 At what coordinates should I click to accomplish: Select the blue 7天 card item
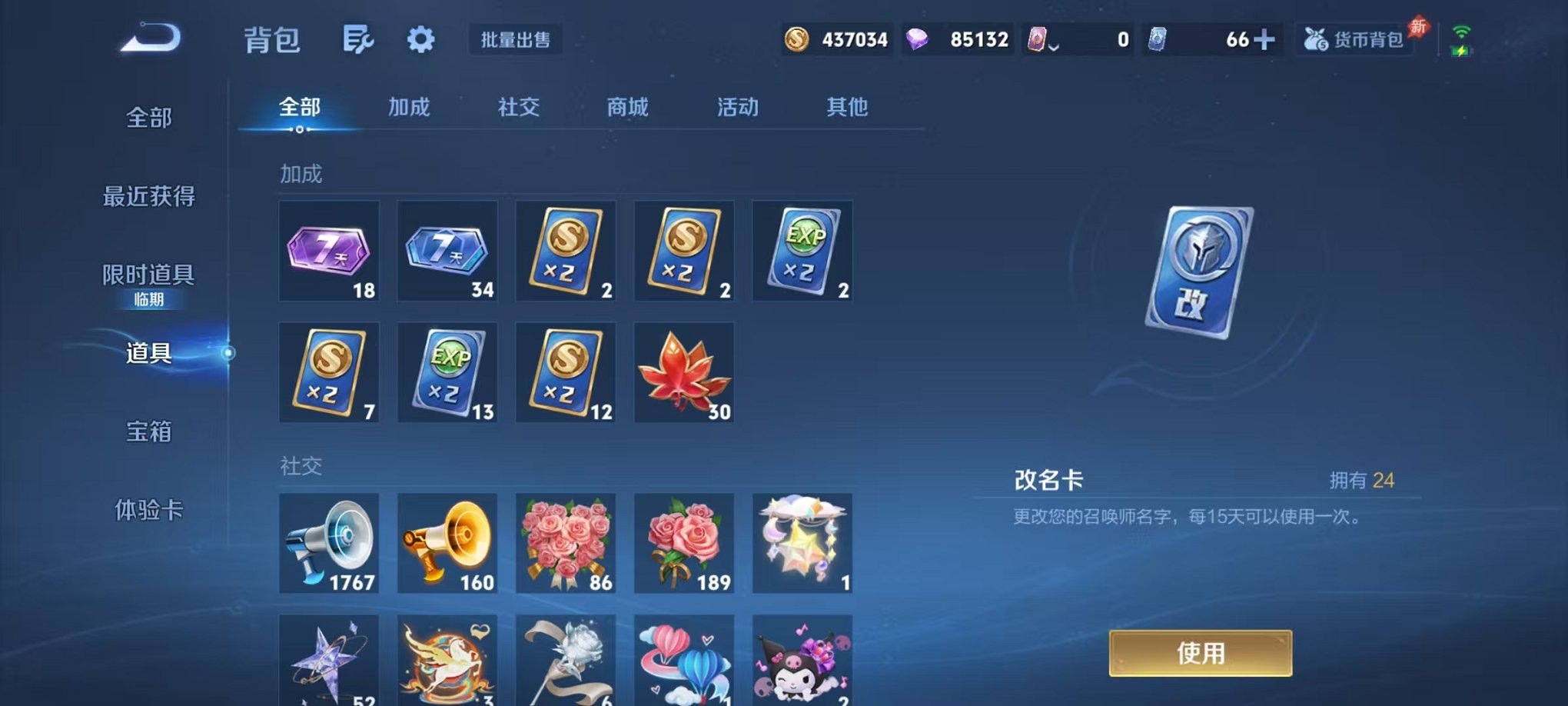[447, 251]
